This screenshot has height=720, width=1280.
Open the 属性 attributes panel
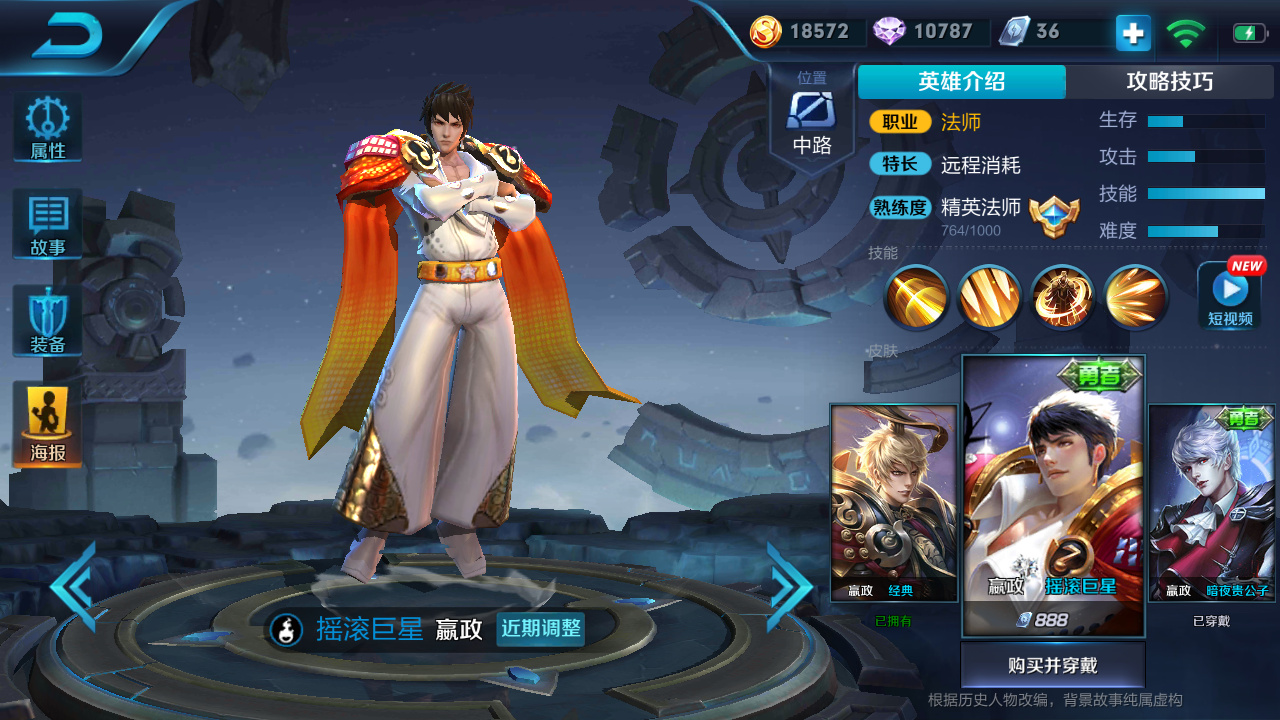click(46, 127)
